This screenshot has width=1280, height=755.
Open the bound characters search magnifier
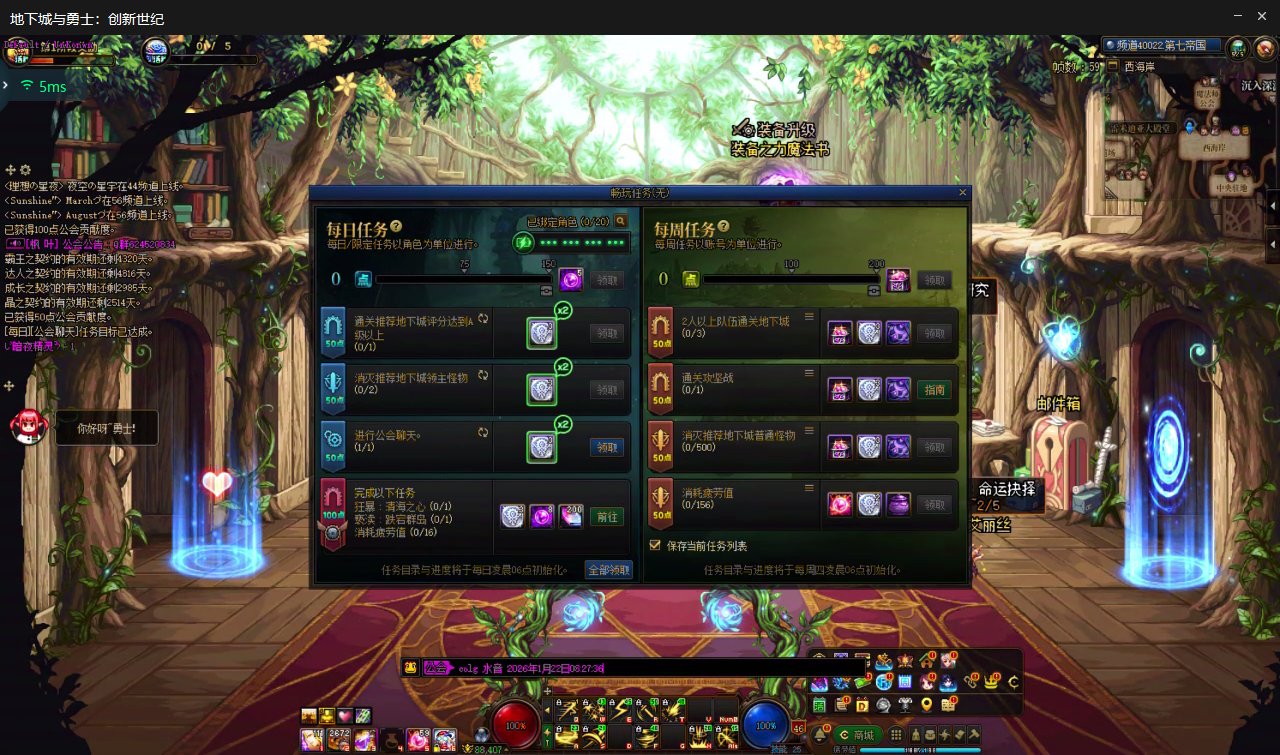coord(621,221)
